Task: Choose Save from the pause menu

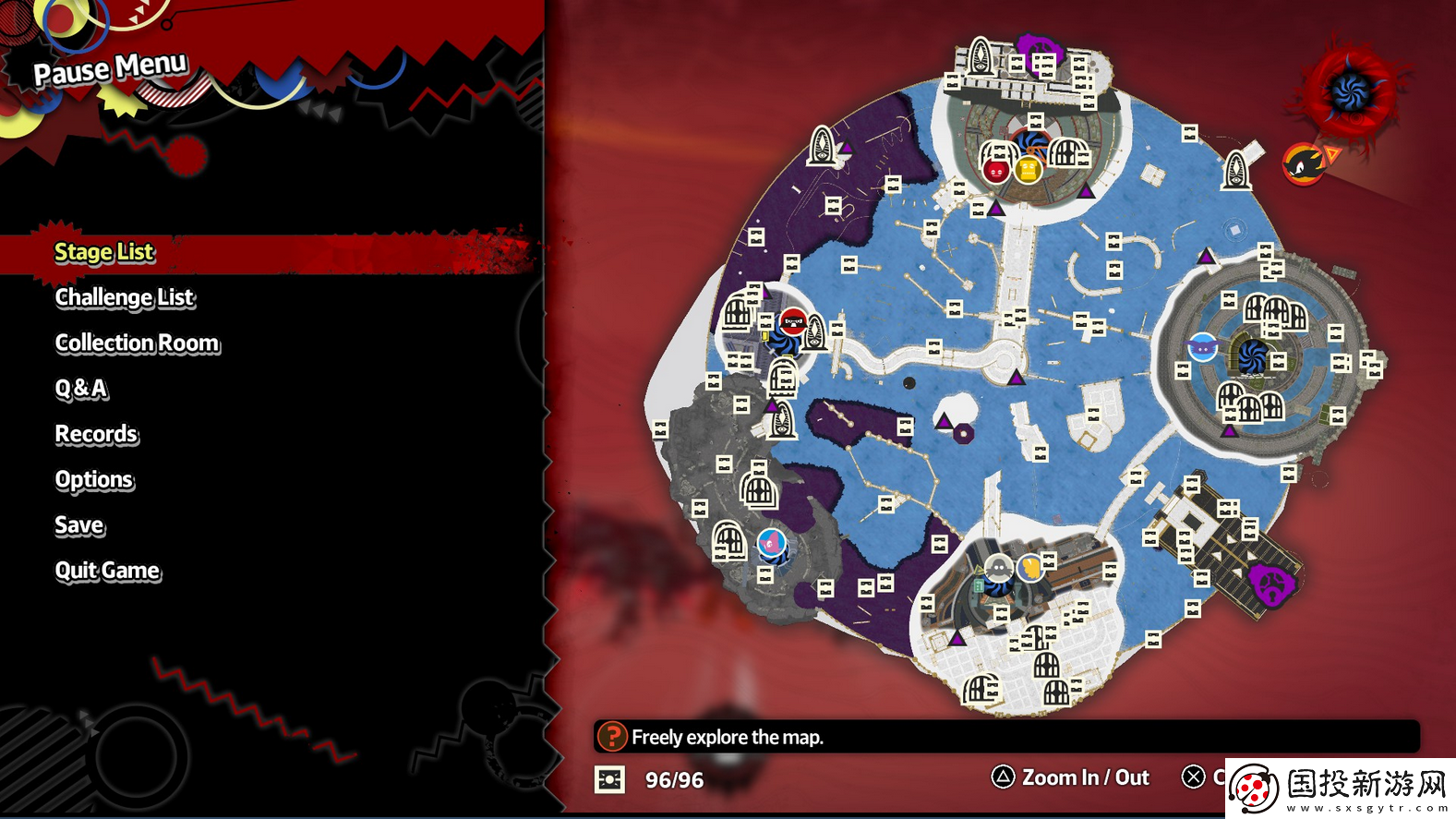Action: coord(79,525)
